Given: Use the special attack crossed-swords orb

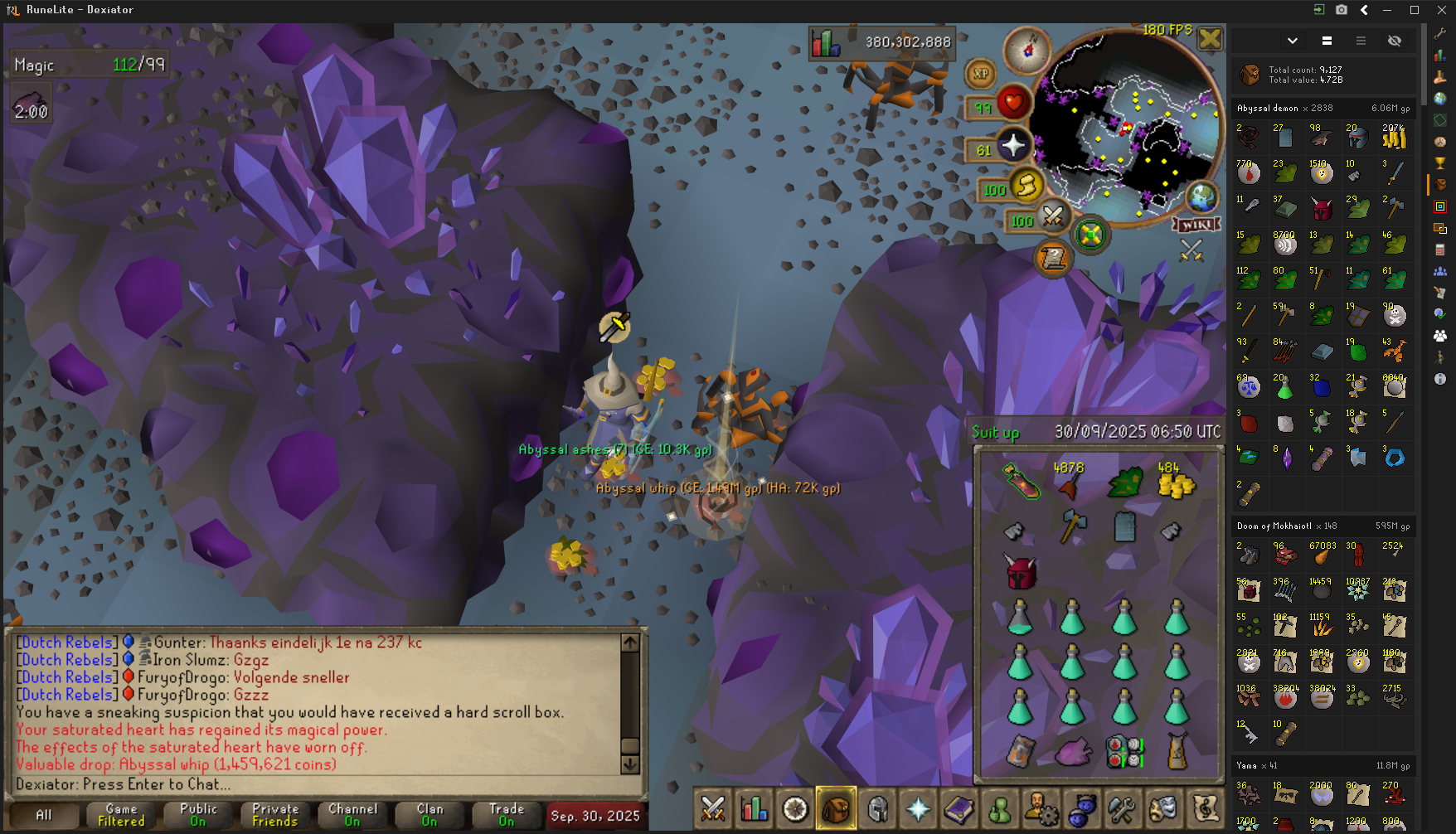Looking at the screenshot, I should (1053, 217).
